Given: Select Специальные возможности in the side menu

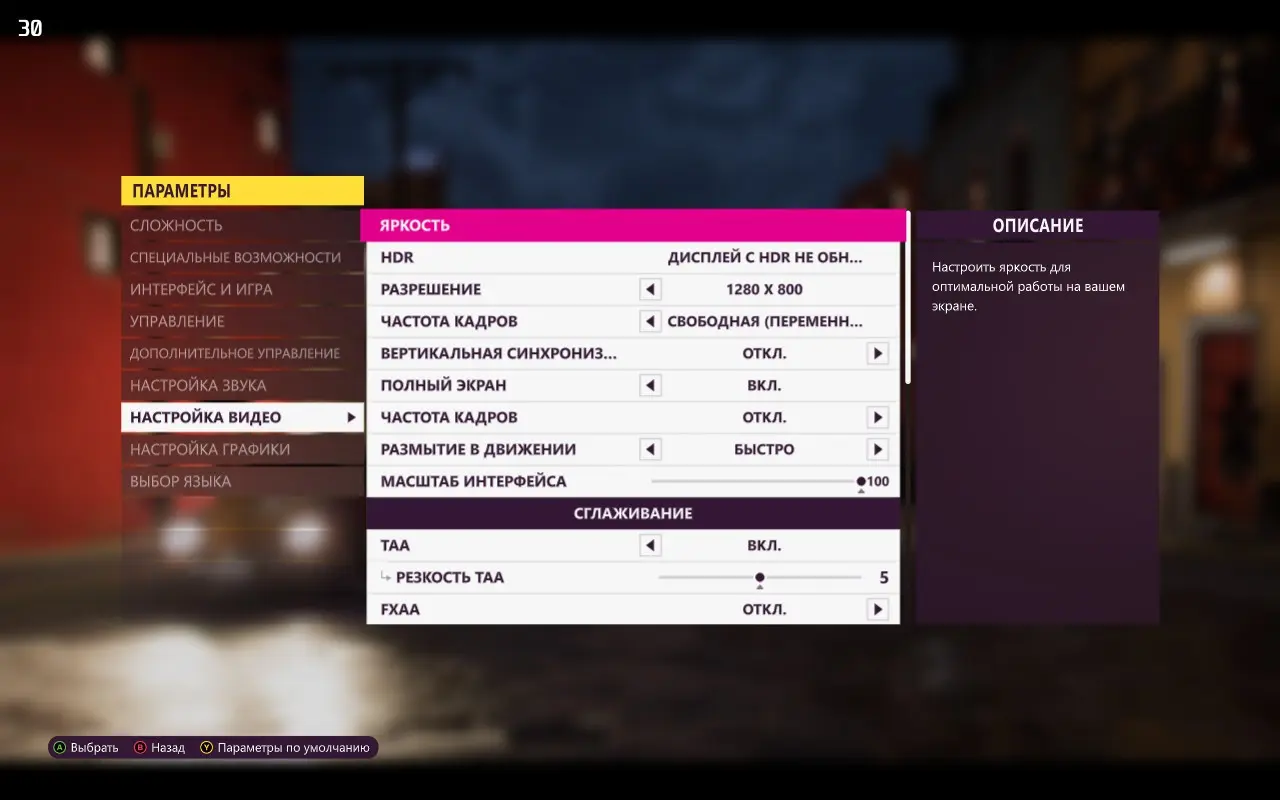Looking at the screenshot, I should [x=235, y=257].
